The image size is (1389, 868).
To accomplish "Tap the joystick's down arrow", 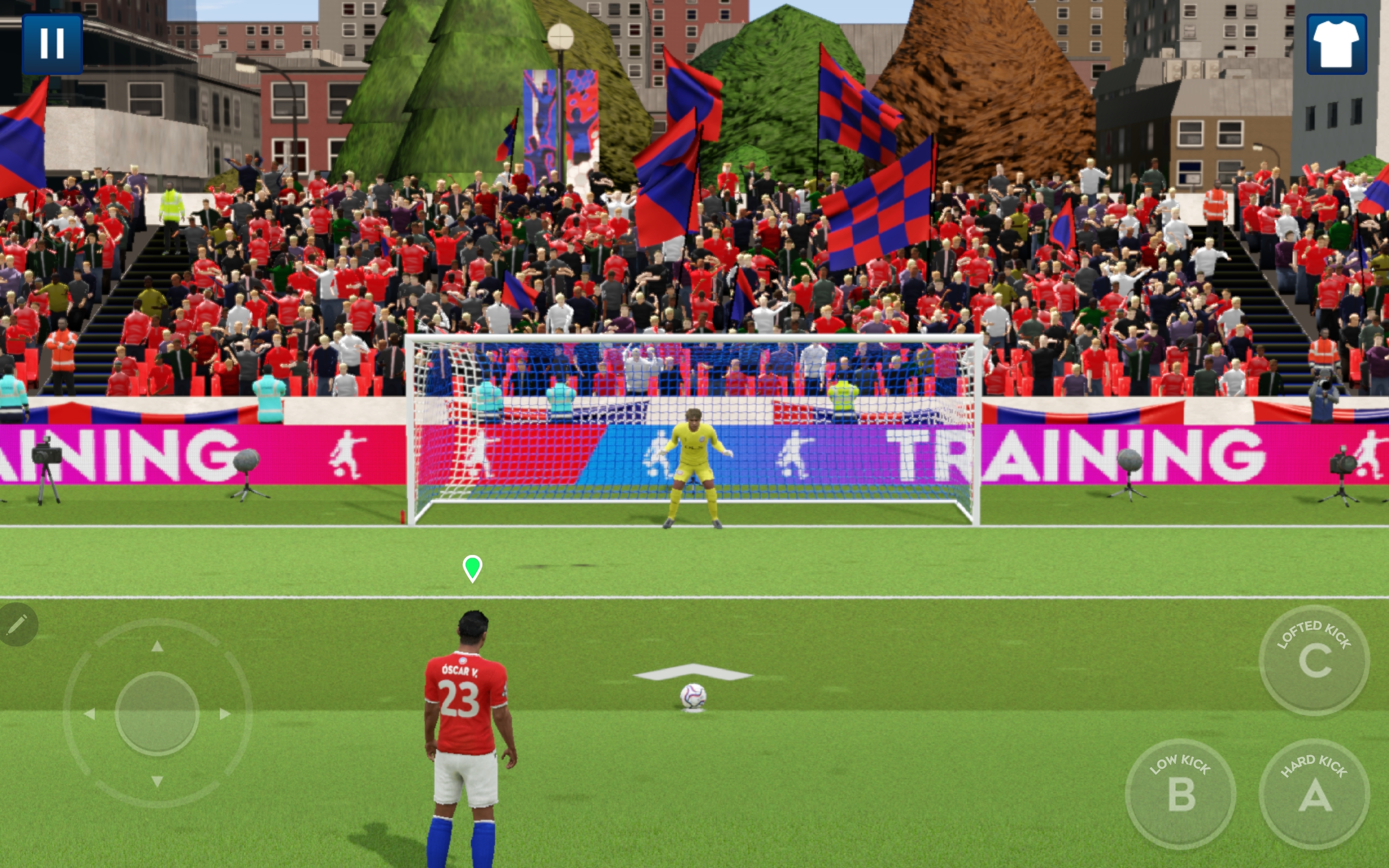I will tap(157, 781).
